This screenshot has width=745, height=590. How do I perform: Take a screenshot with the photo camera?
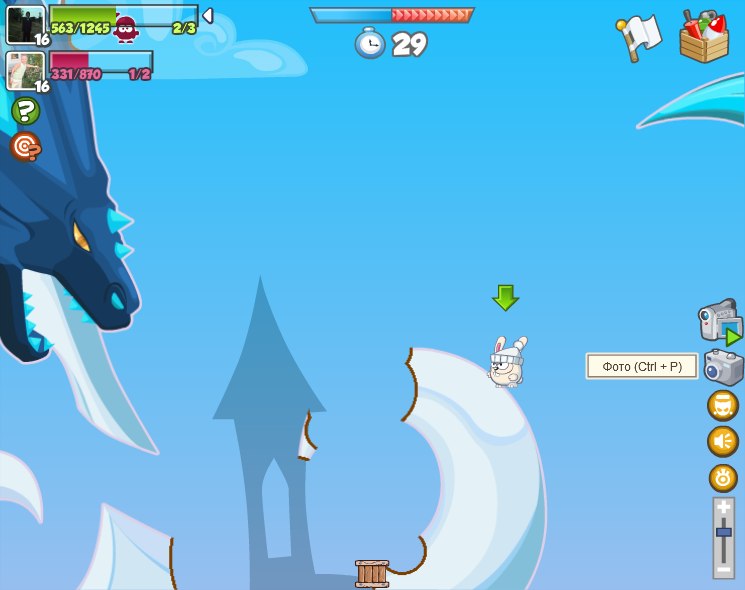click(x=723, y=367)
